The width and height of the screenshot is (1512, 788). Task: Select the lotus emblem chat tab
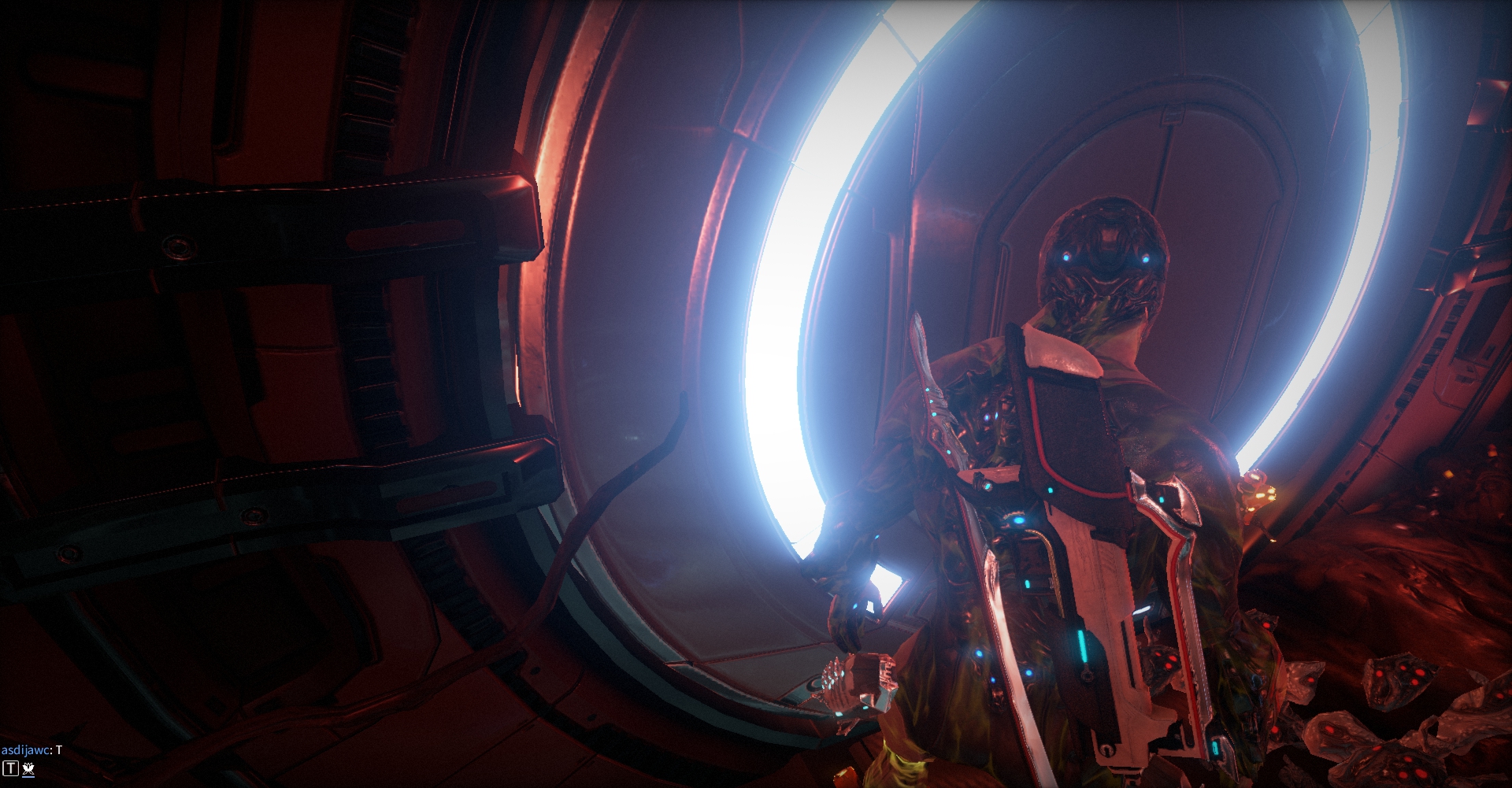(x=28, y=769)
